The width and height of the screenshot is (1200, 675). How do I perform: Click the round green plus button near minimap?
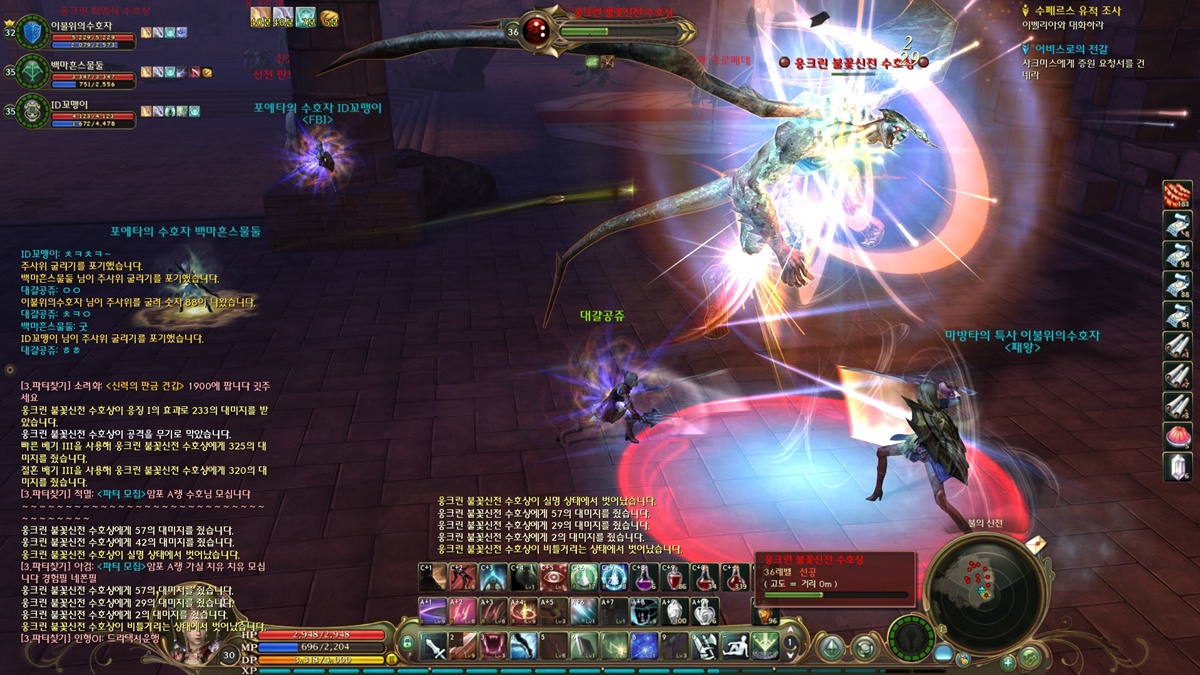click(x=1008, y=661)
